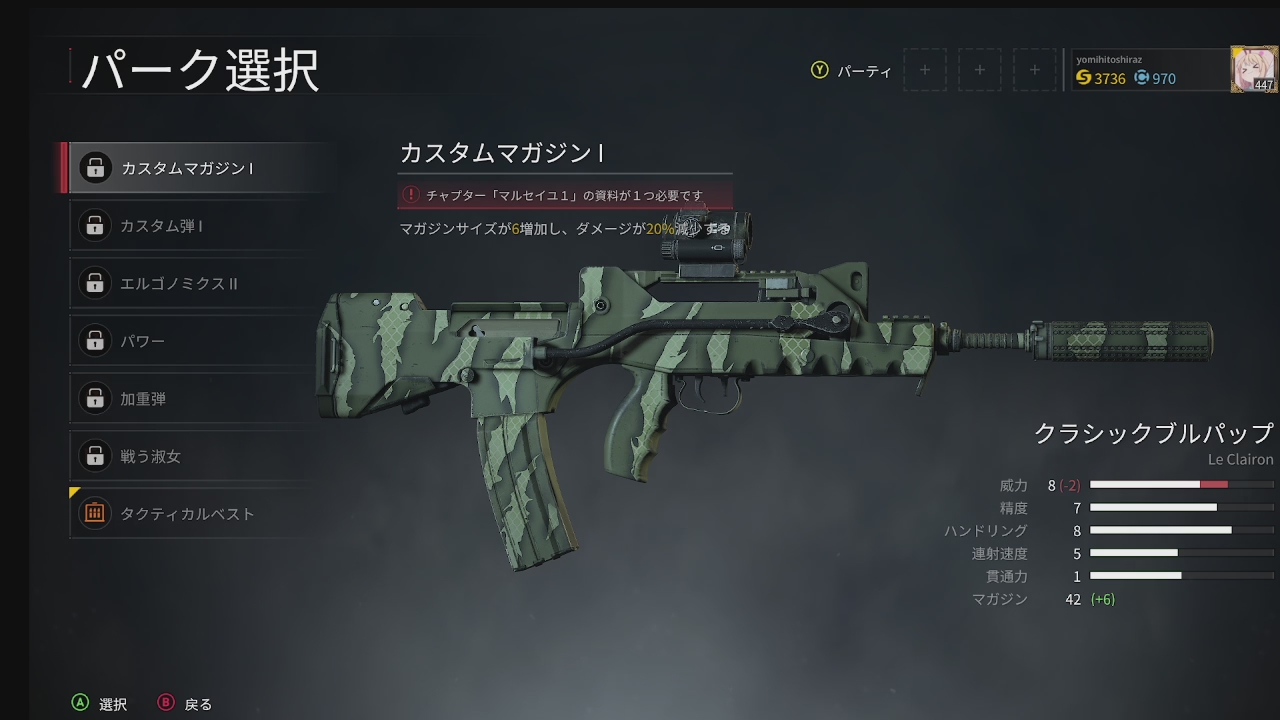Screen dimensions: 1280x720
Task: Open the タクティカルベスト perk entry
Action: point(195,514)
